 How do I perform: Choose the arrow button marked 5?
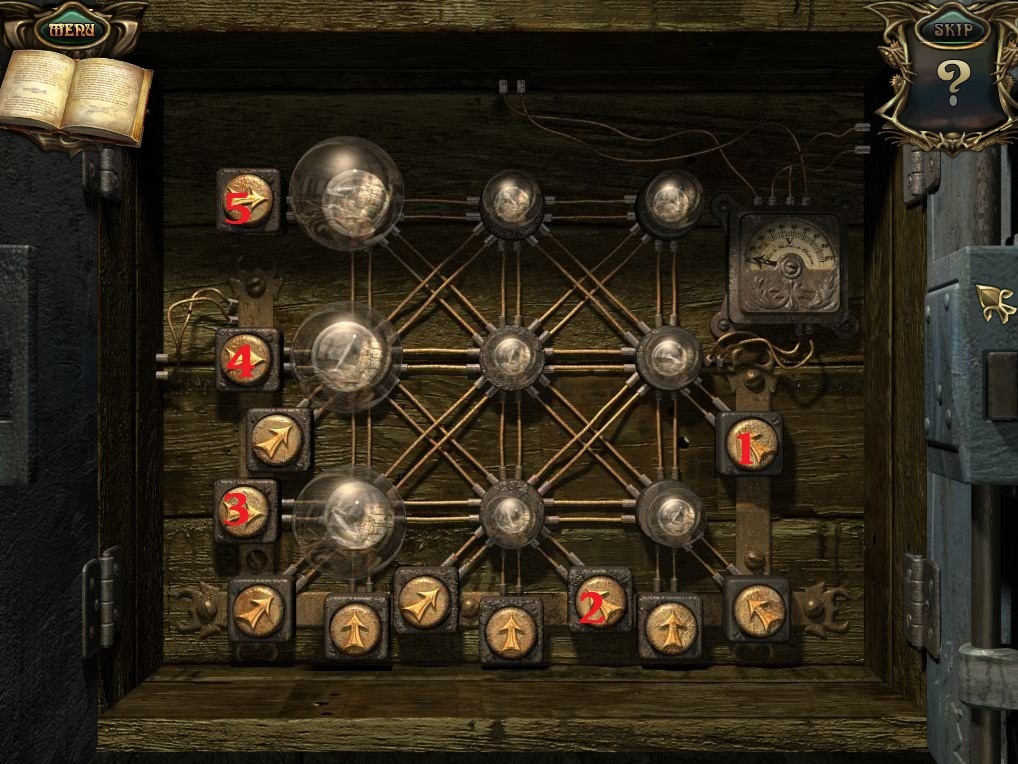[248, 200]
